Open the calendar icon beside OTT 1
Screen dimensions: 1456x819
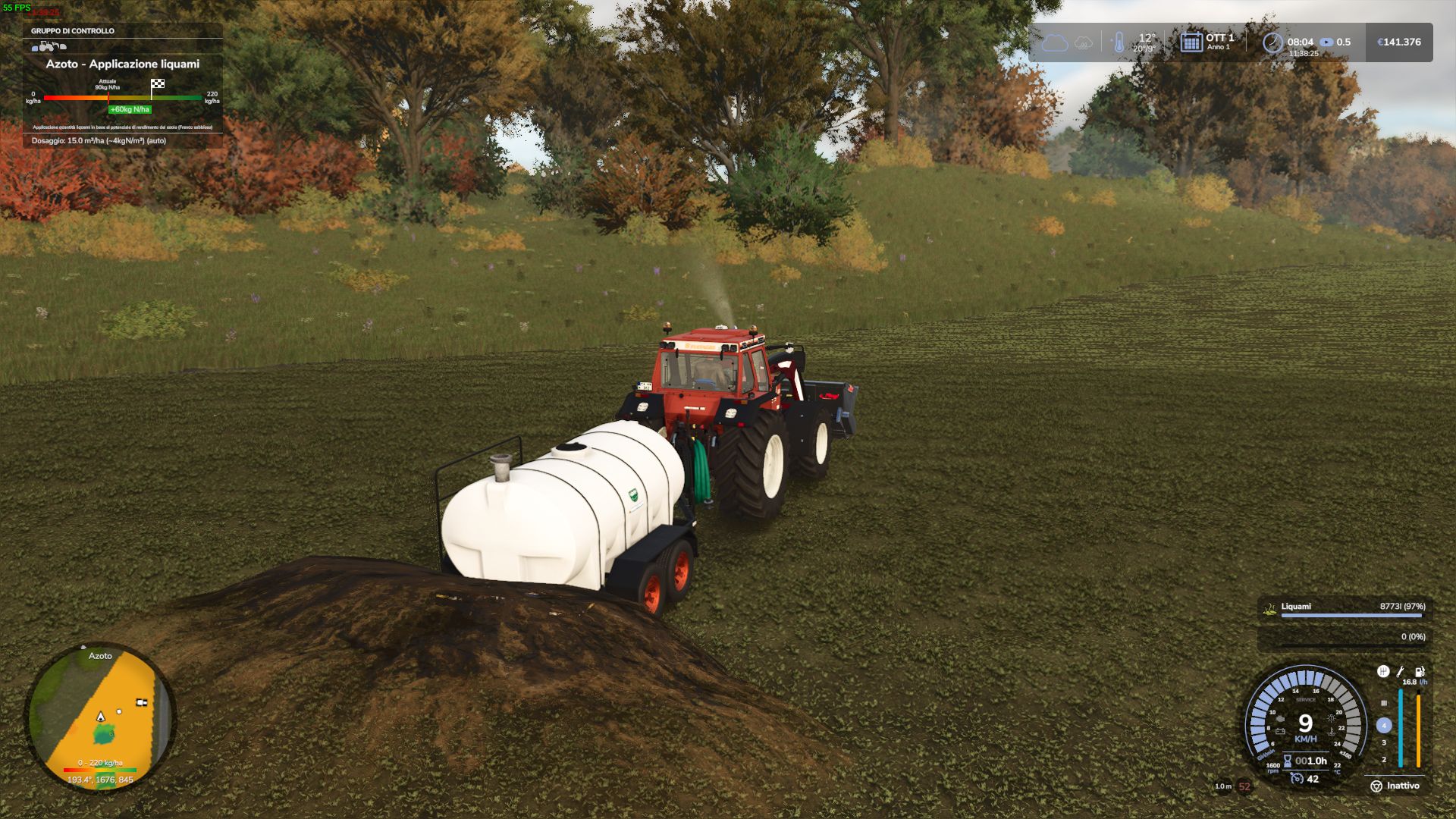click(x=1191, y=42)
